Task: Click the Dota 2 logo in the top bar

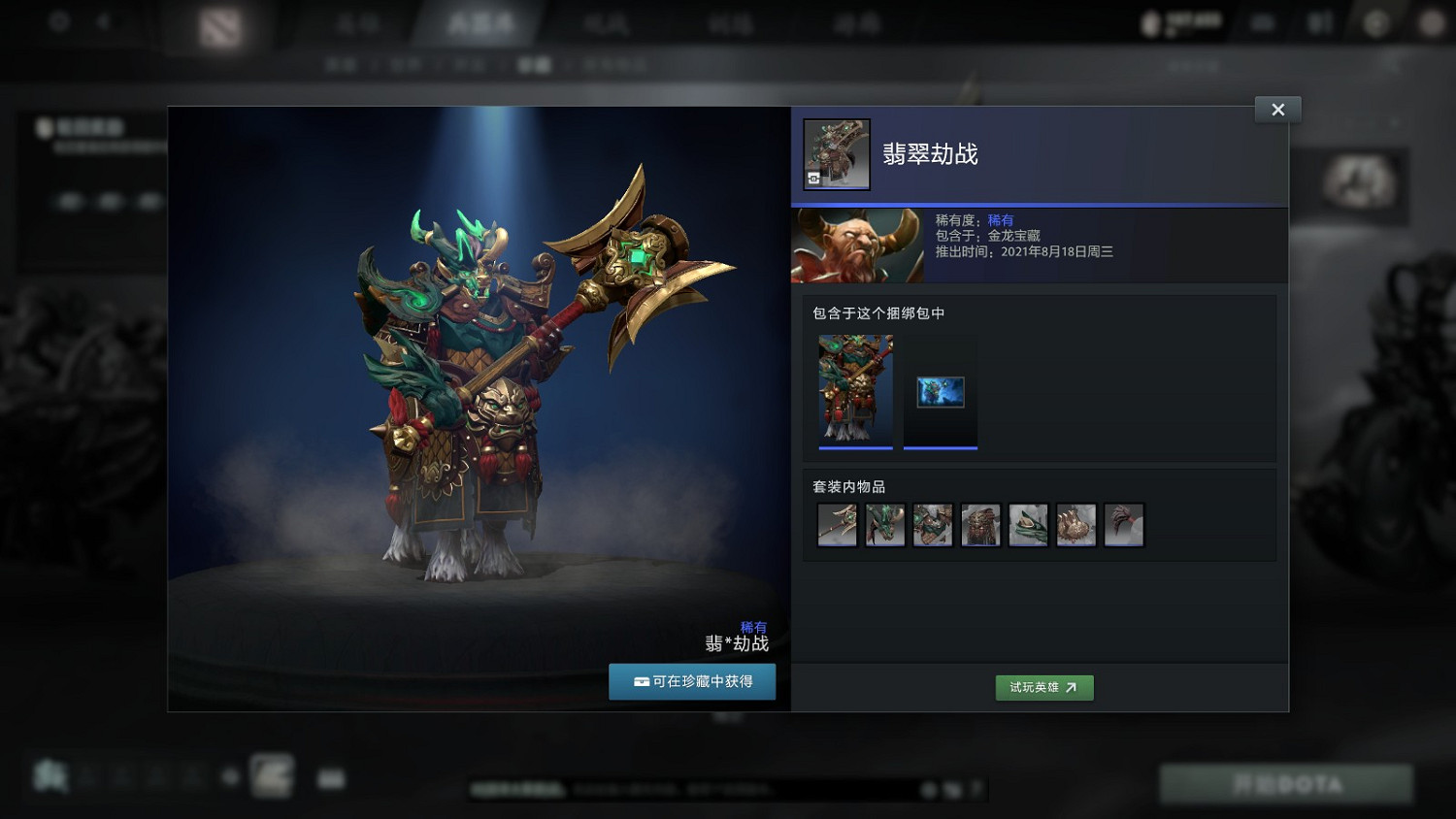Action: [x=221, y=24]
